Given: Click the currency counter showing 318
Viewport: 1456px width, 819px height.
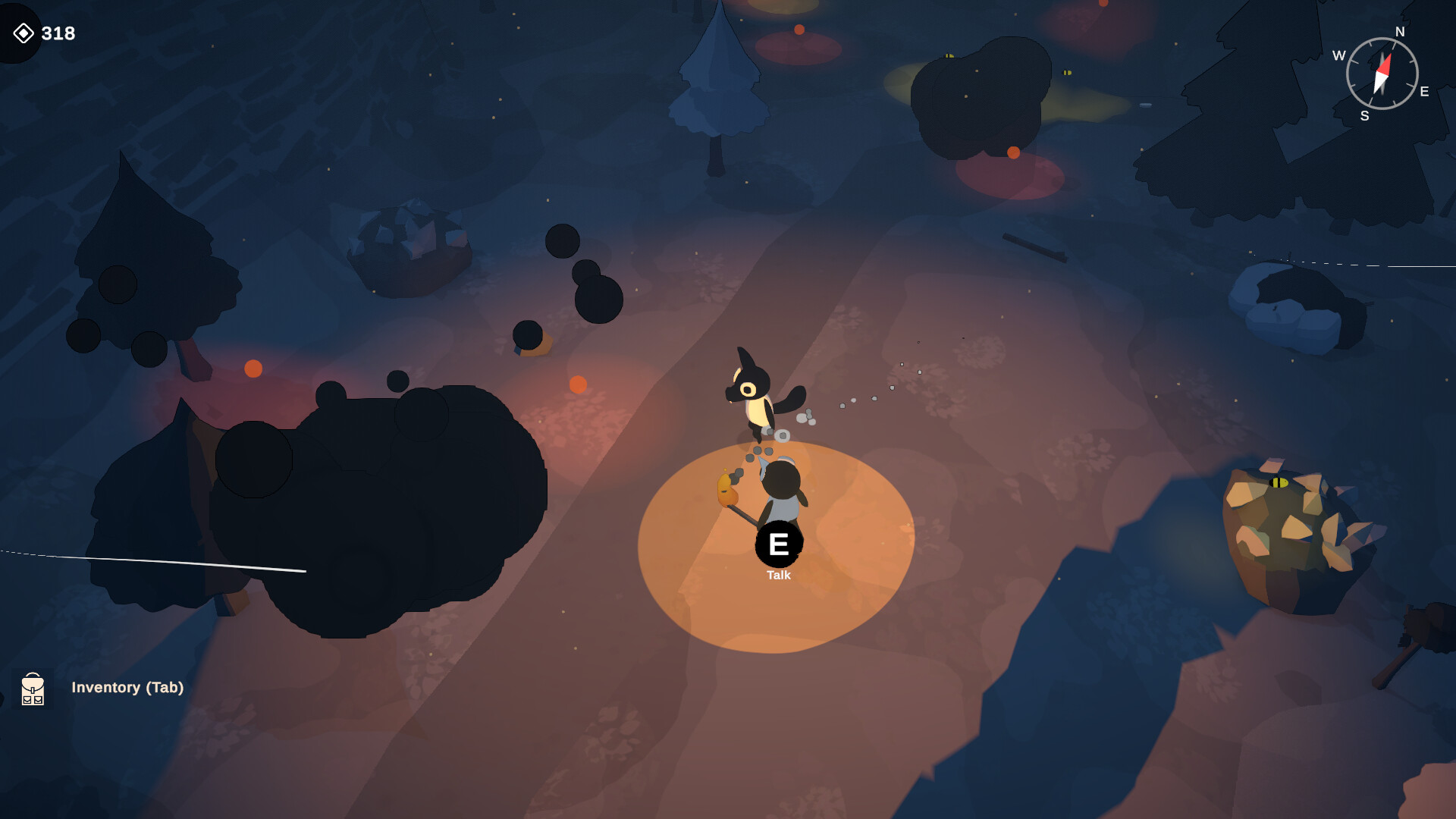Looking at the screenshot, I should tap(59, 33).
